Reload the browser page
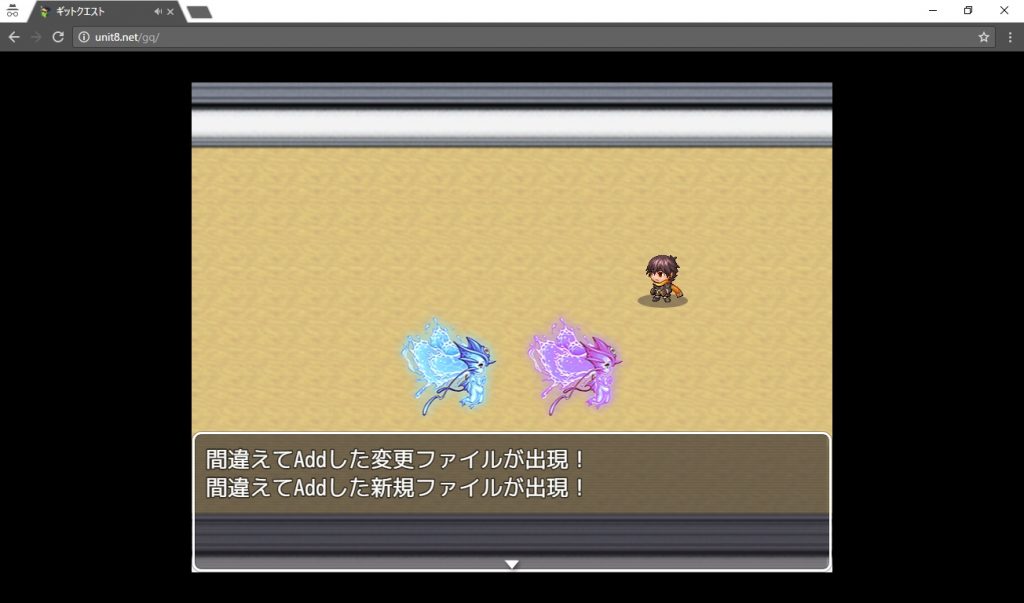Viewport: 1024px width, 603px height. [x=58, y=37]
